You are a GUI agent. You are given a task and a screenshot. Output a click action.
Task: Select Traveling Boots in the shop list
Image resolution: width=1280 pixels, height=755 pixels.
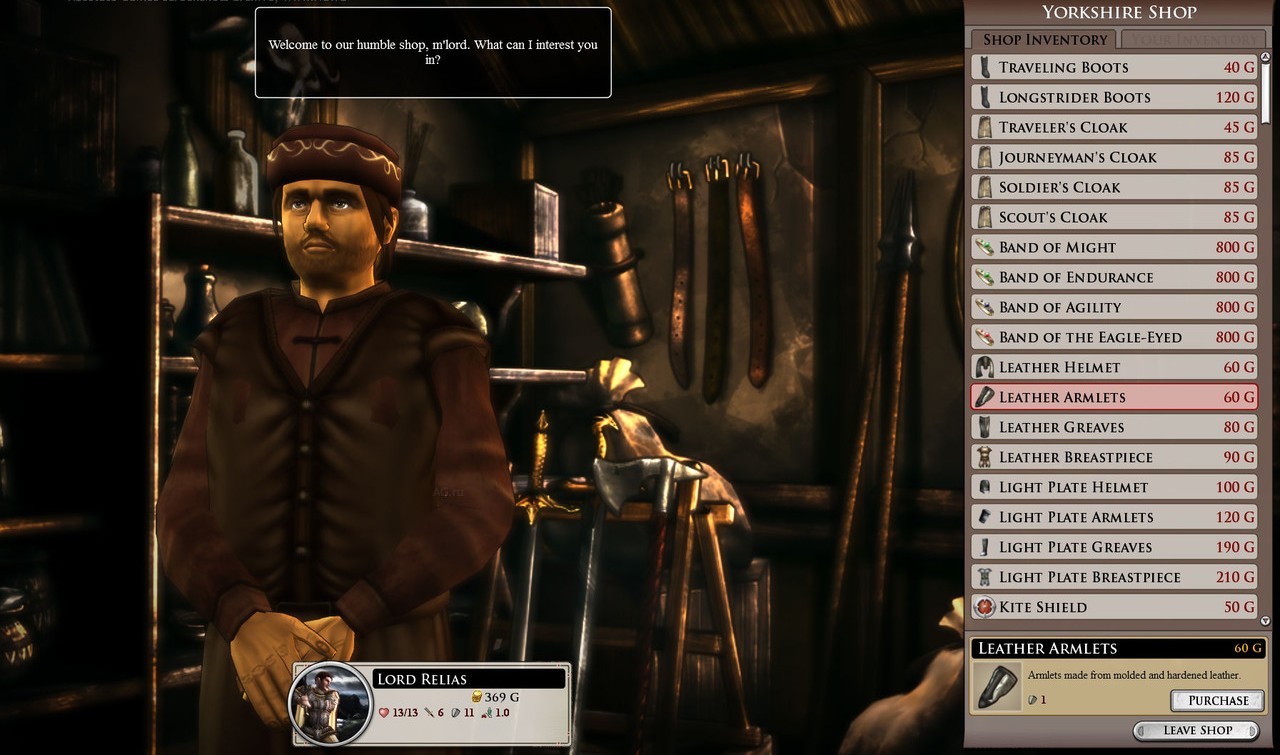(1114, 67)
